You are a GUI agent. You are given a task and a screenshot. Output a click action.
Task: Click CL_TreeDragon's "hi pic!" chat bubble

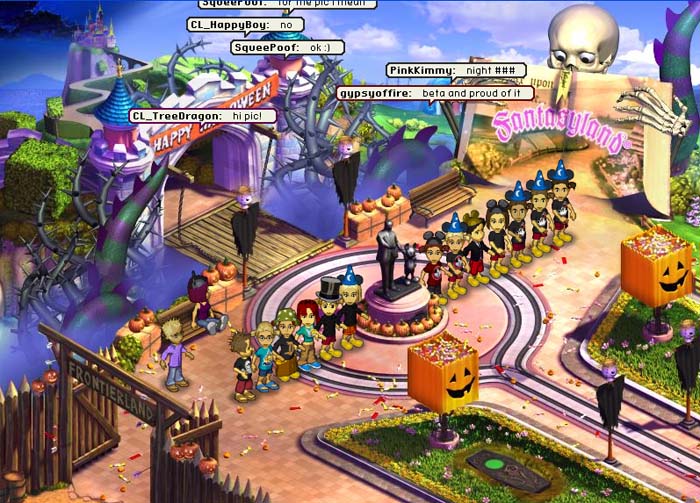coord(203,116)
